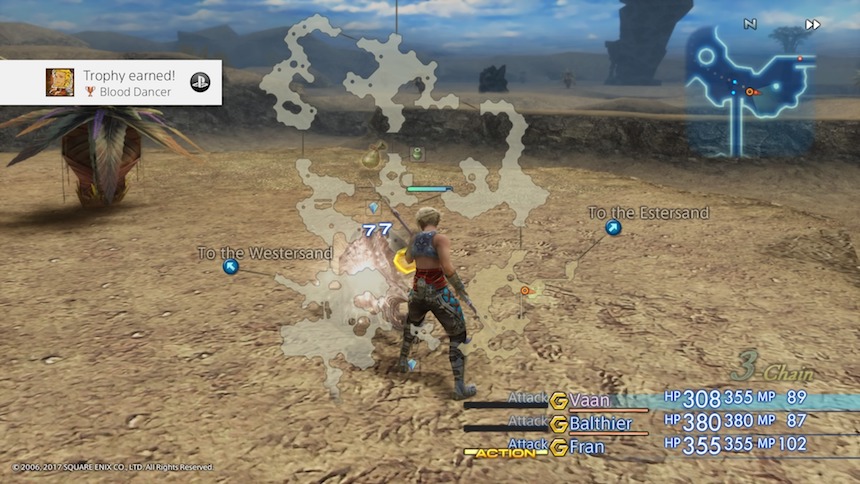Viewport: 860px width, 484px height.
Task: Select the To the Westersand exit marker
Action: coord(231,267)
